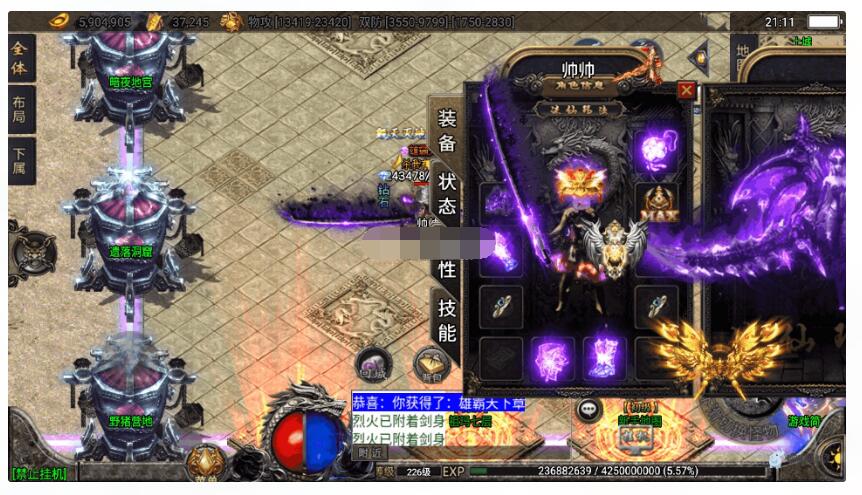Select the glowing purple orb equipment slot
This screenshot has width=862, height=495.
tap(655, 152)
